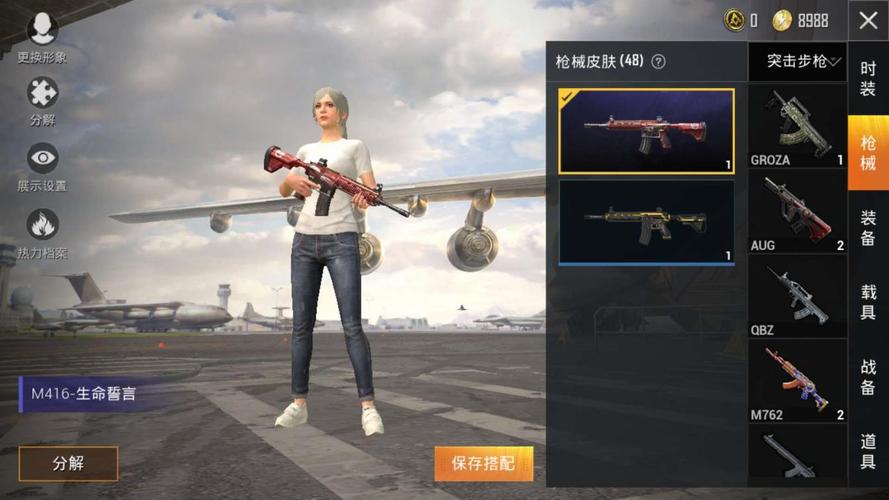Click the orange-bordered 分解 button
The width and height of the screenshot is (889, 500).
point(68,463)
